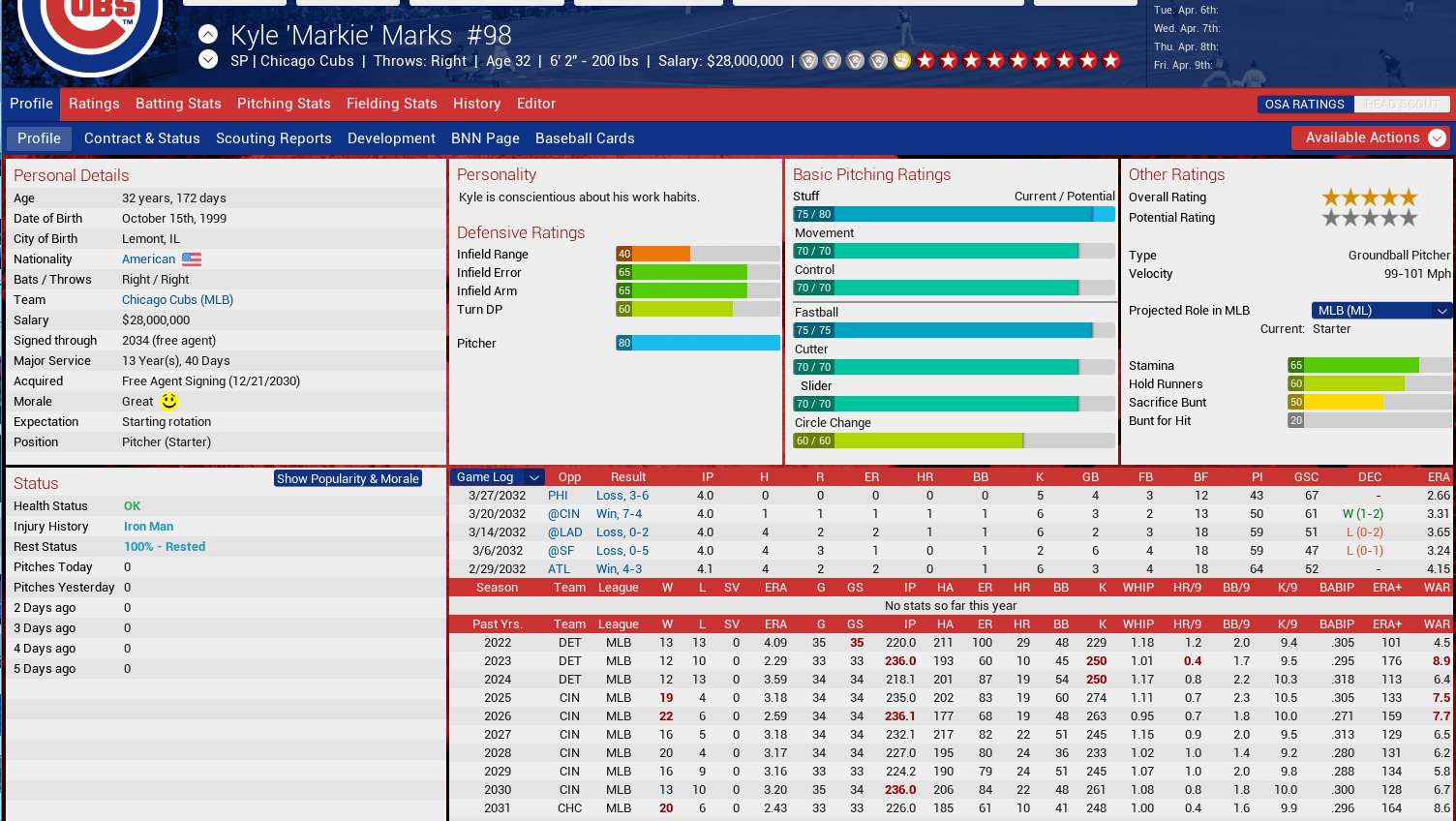Click the American nationality link

point(148,259)
